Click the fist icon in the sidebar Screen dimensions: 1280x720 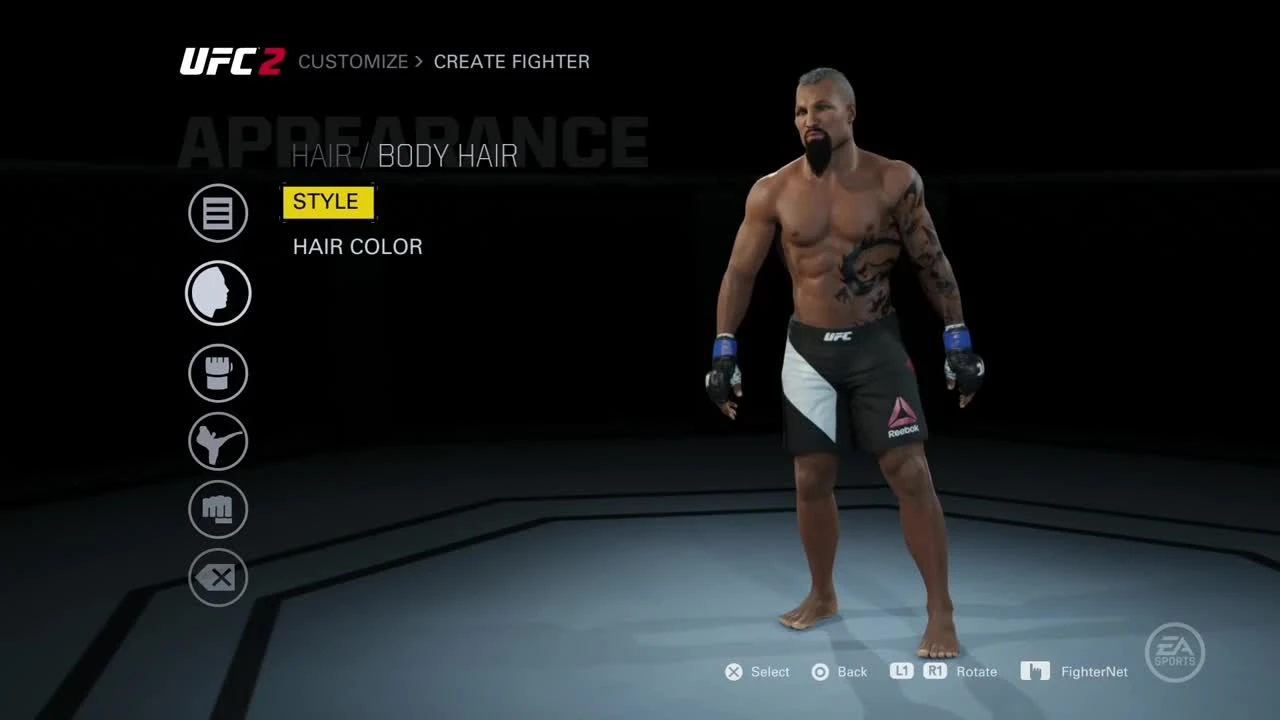[x=218, y=510]
